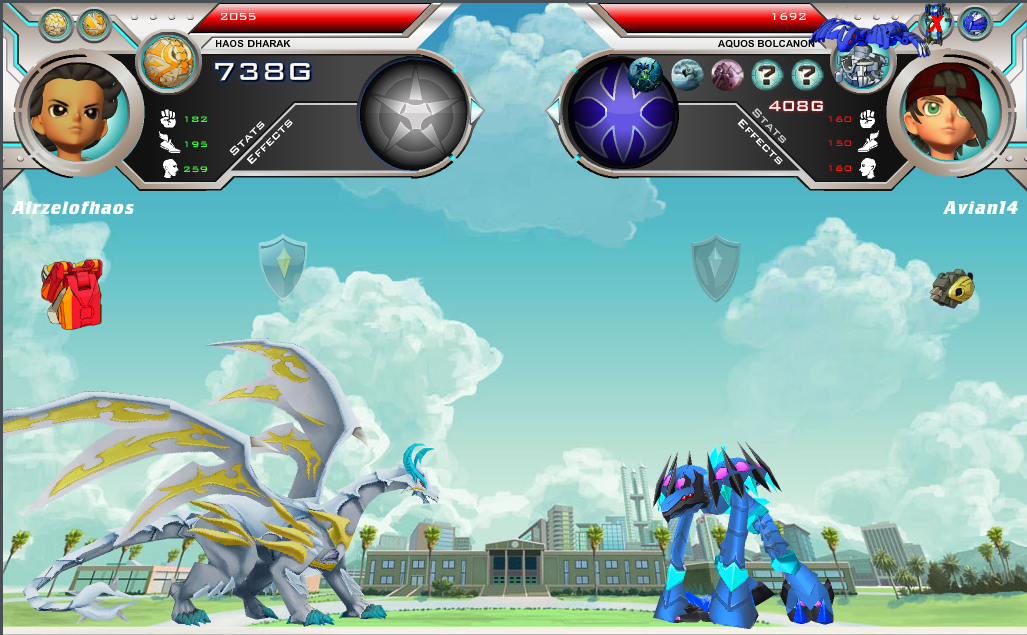Screen dimensions: 1027x635
Task: Click the gray mechanical Bakugan portrait under the blue dragon
Action: coord(859,67)
